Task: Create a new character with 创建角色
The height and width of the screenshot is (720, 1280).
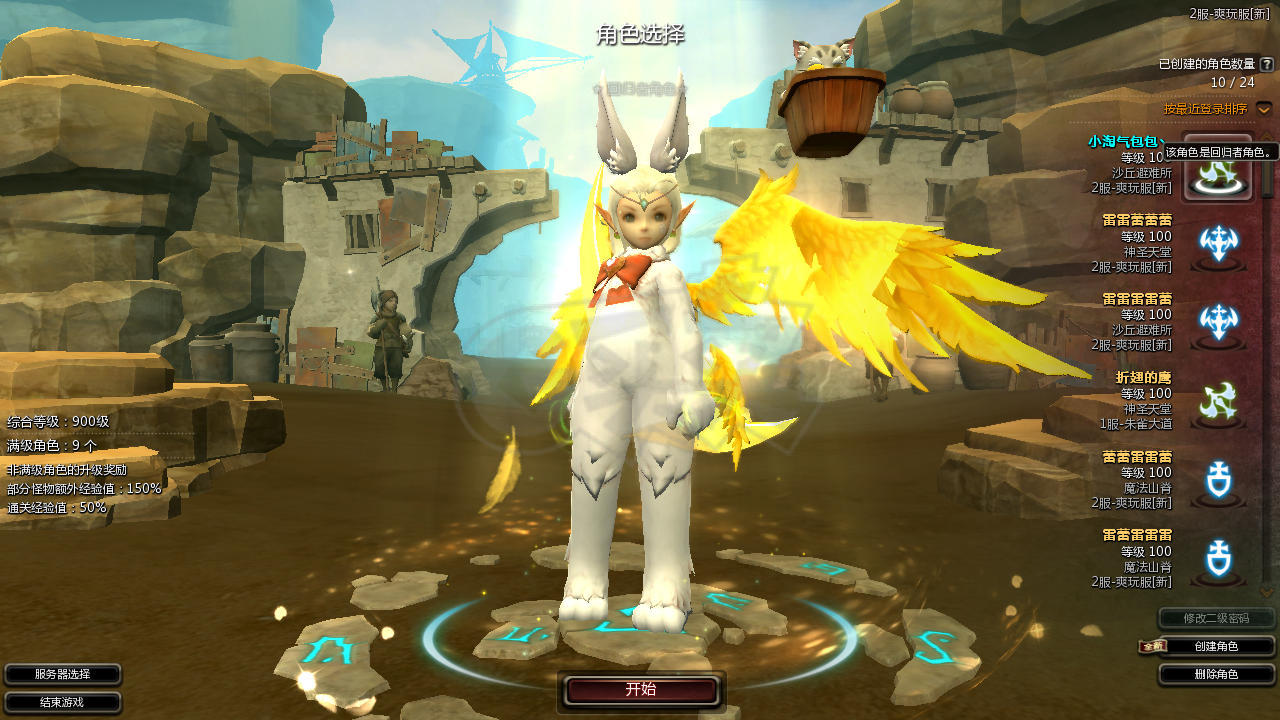Action: 1216,647
